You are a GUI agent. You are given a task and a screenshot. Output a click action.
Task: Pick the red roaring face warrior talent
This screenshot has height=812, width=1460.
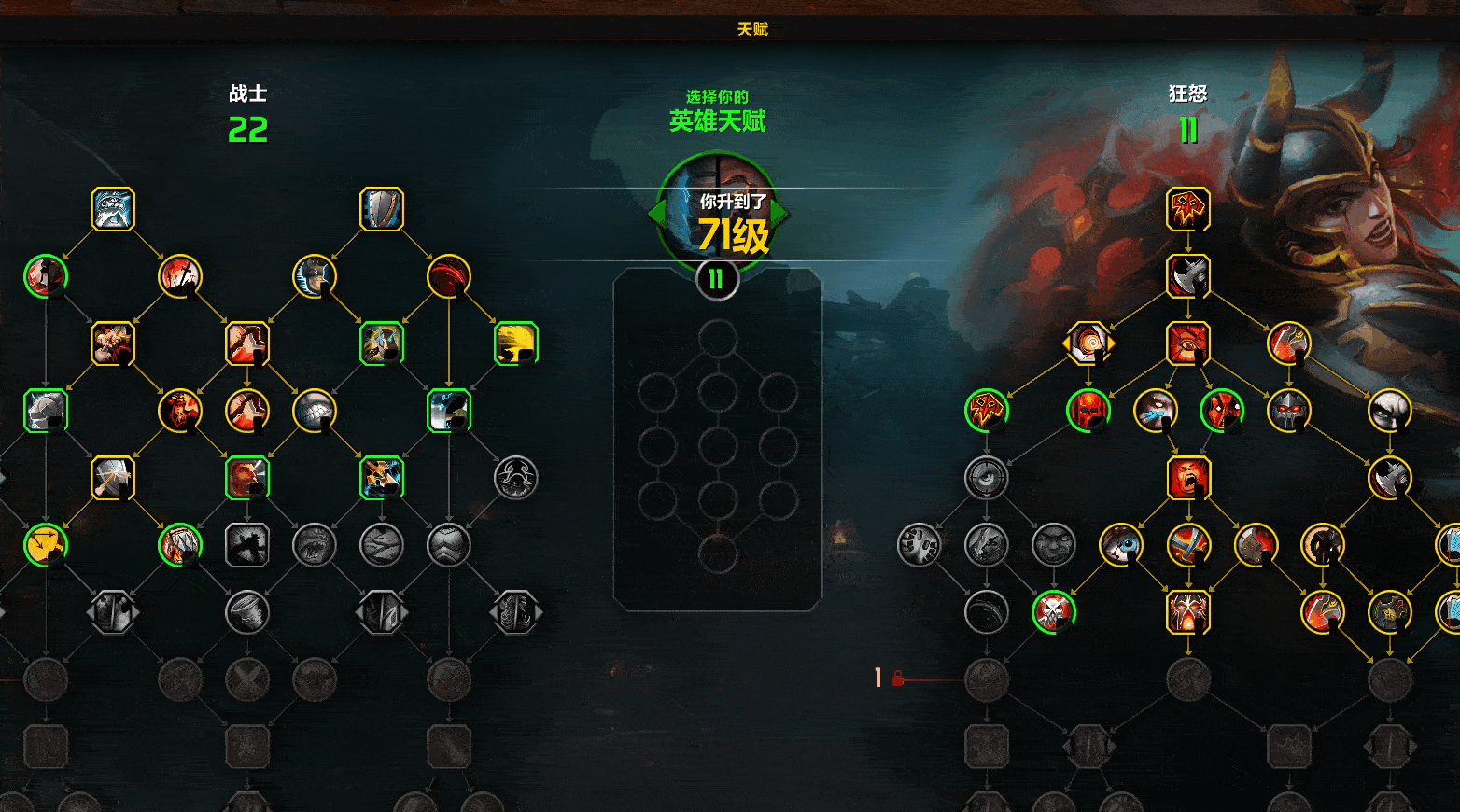(180, 411)
